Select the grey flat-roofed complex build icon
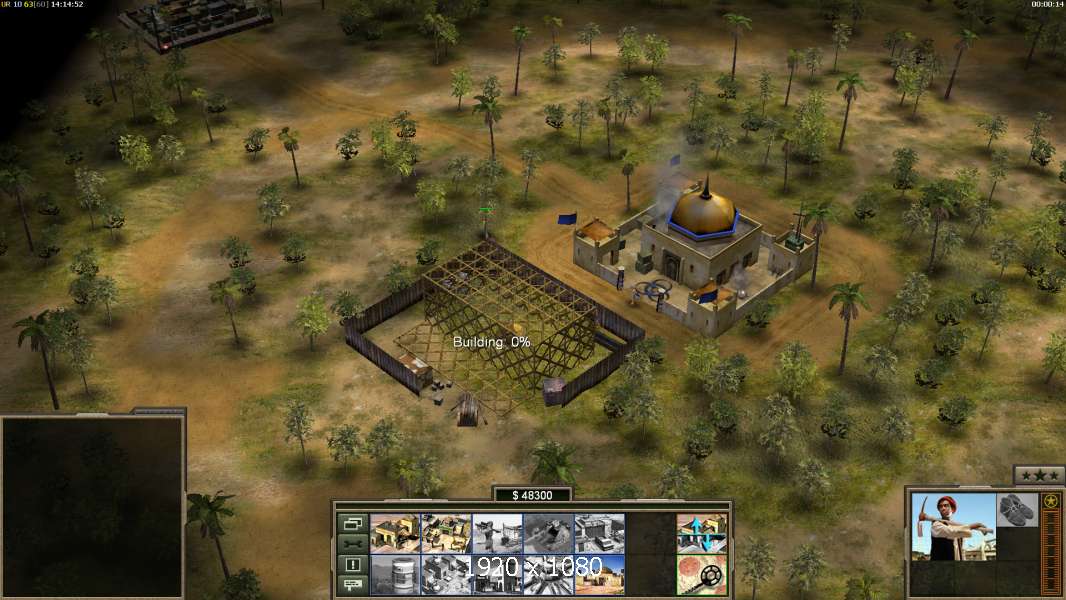This screenshot has height=600, width=1066. (599, 533)
